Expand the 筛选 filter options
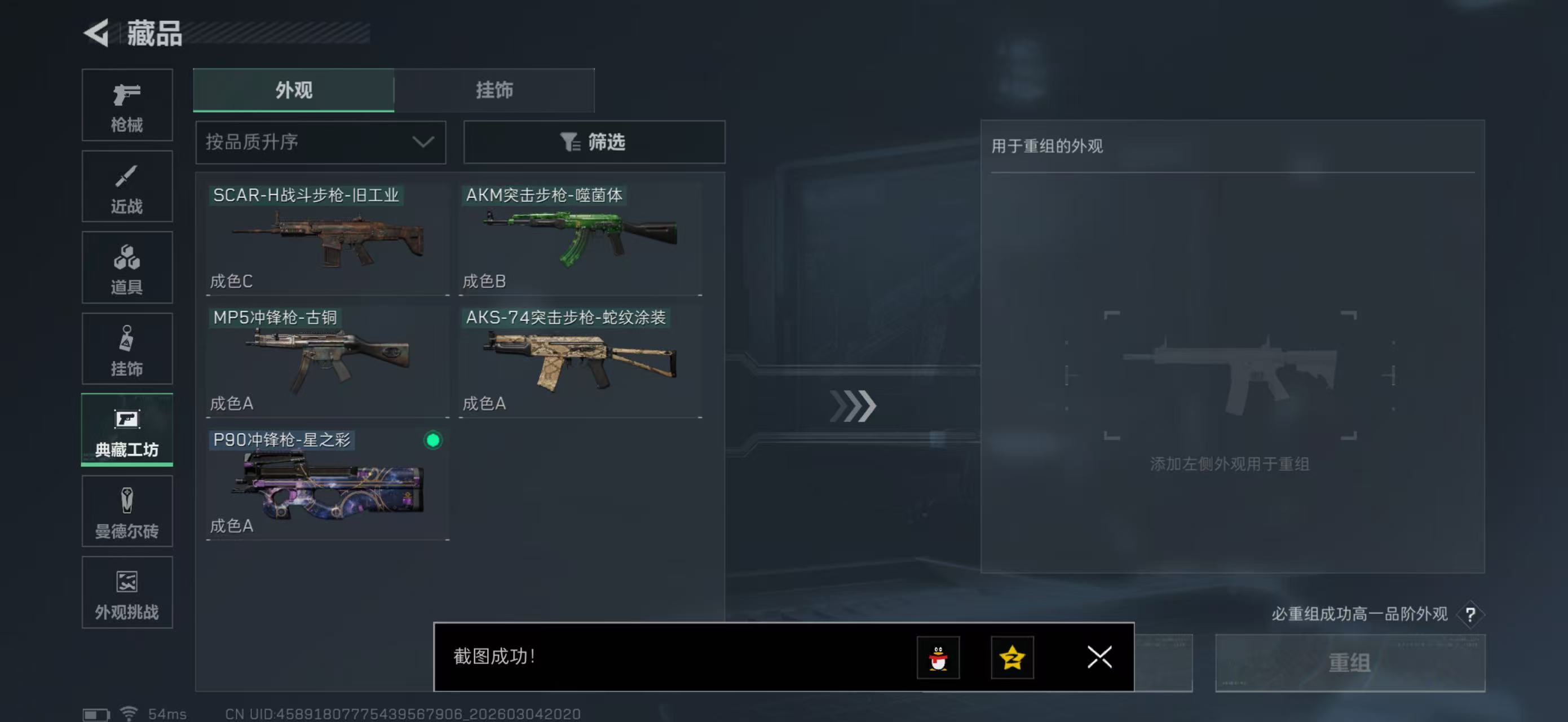 click(594, 142)
